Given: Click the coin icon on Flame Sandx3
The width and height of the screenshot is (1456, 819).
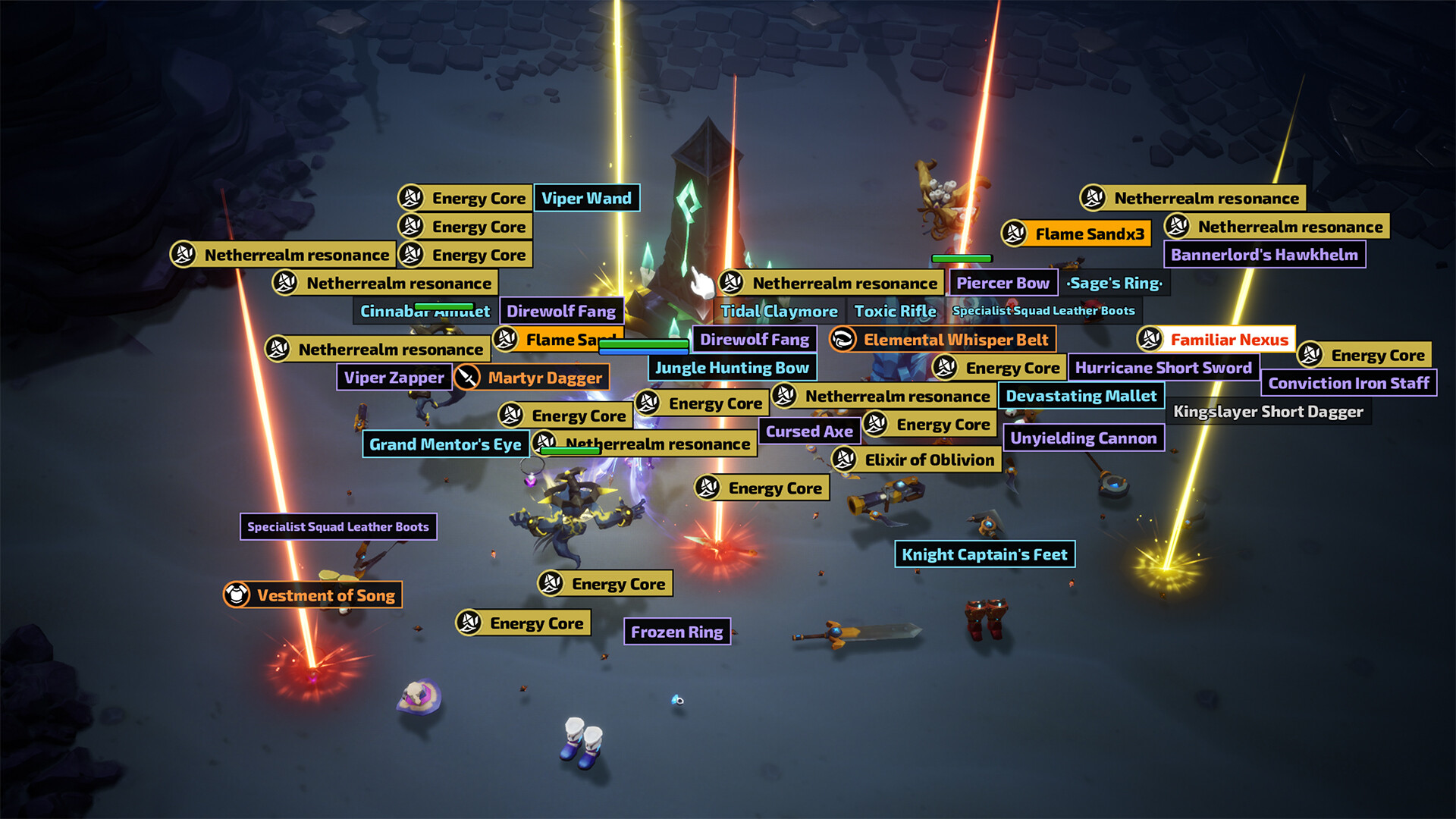Looking at the screenshot, I should pos(1015,233).
